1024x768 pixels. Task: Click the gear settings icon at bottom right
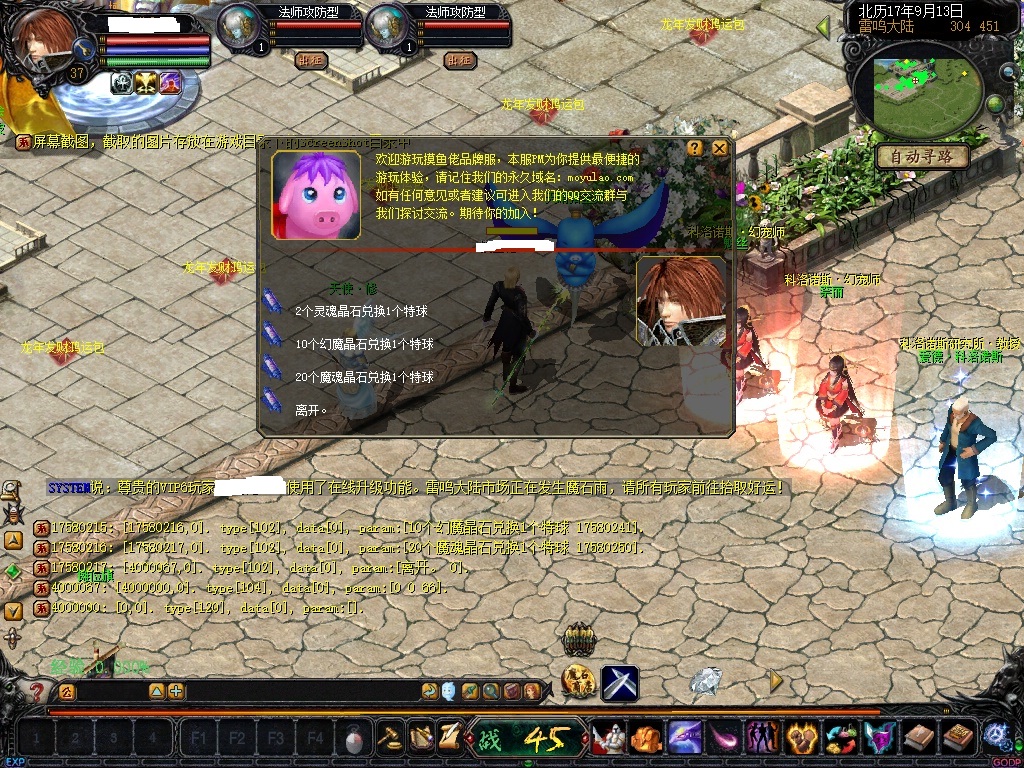[996, 736]
